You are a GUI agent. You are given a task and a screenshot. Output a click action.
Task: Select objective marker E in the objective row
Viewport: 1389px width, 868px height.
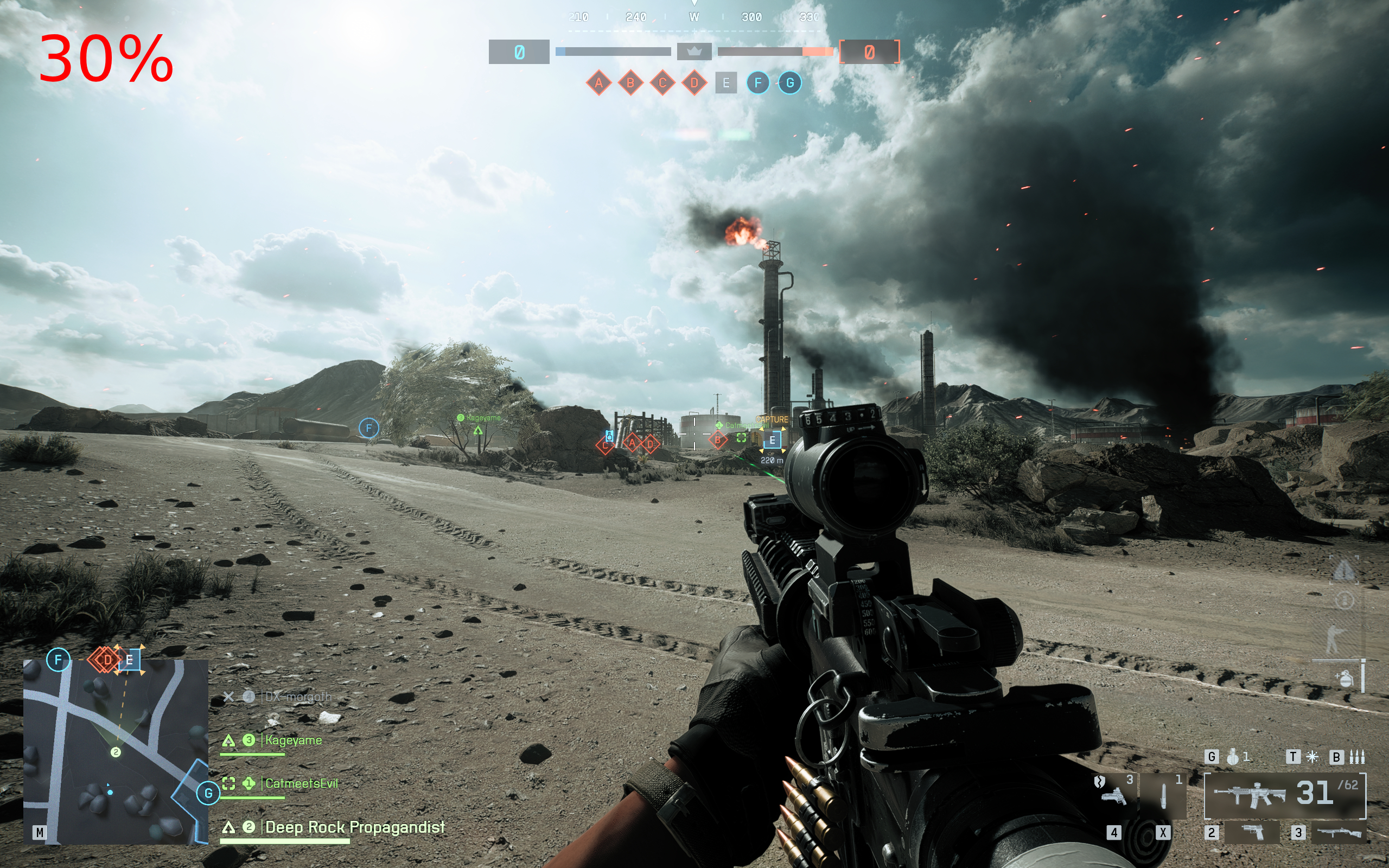[727, 82]
